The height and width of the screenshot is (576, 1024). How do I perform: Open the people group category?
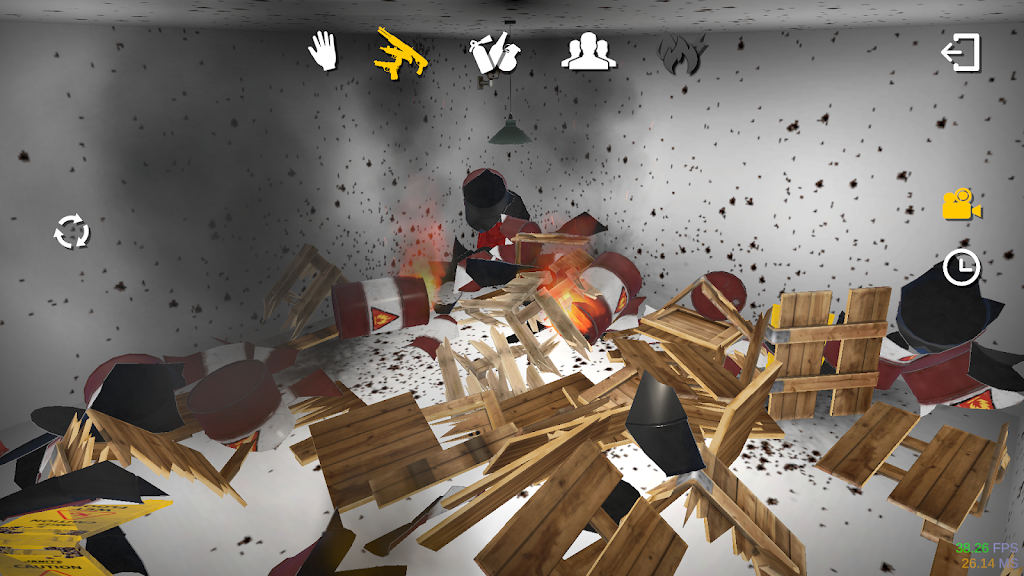[x=588, y=51]
